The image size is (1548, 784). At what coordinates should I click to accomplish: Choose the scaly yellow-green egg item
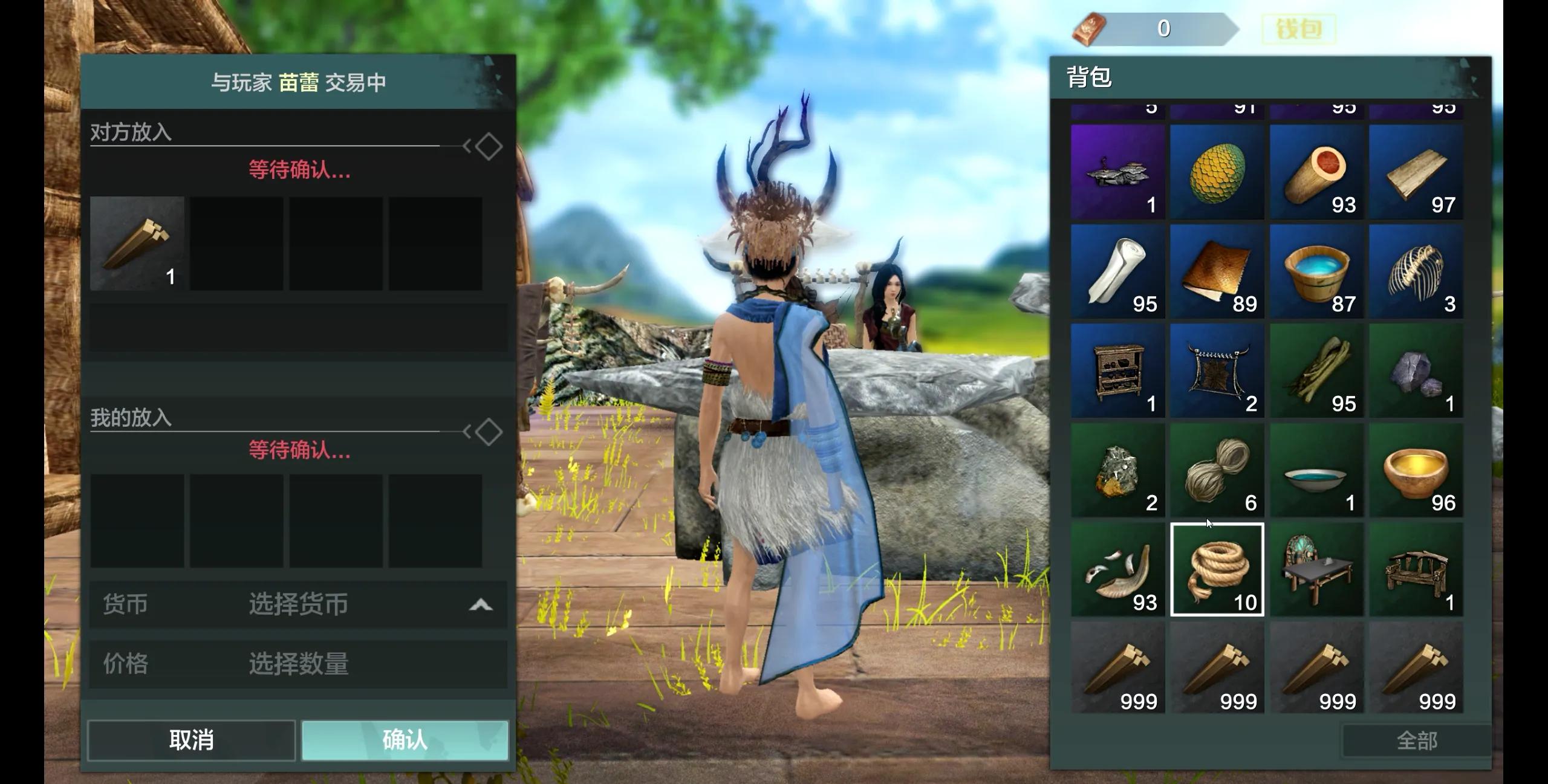(x=1217, y=172)
